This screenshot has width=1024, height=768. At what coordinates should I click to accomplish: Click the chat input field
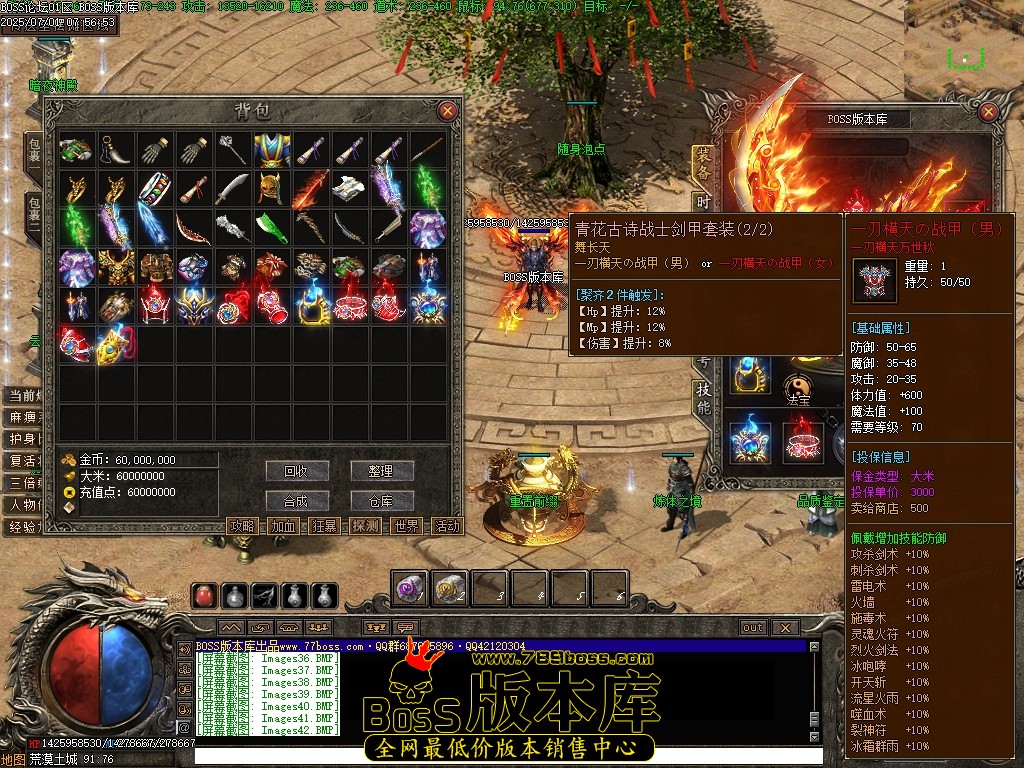coord(500,756)
